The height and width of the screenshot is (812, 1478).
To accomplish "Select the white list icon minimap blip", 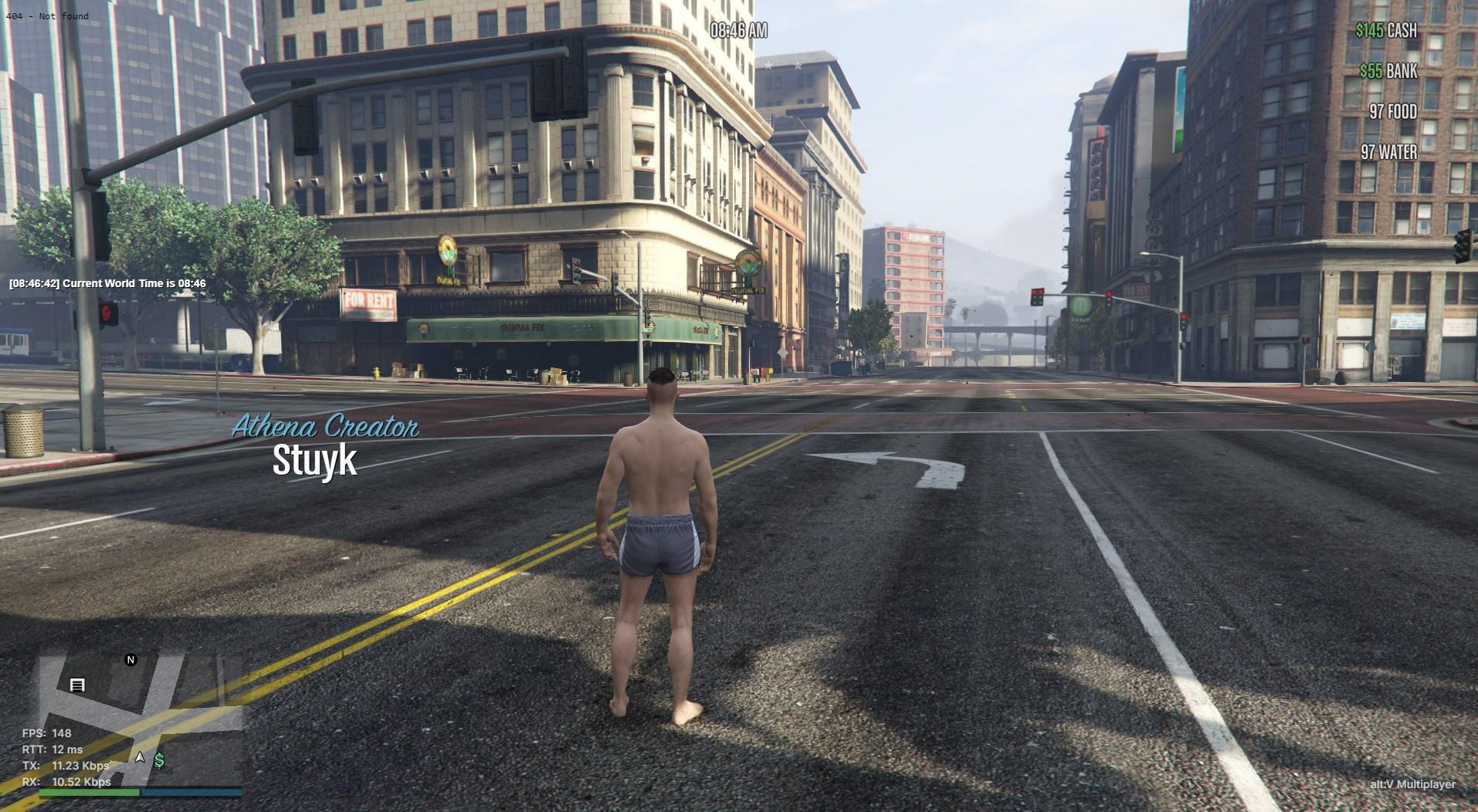I will [x=77, y=685].
